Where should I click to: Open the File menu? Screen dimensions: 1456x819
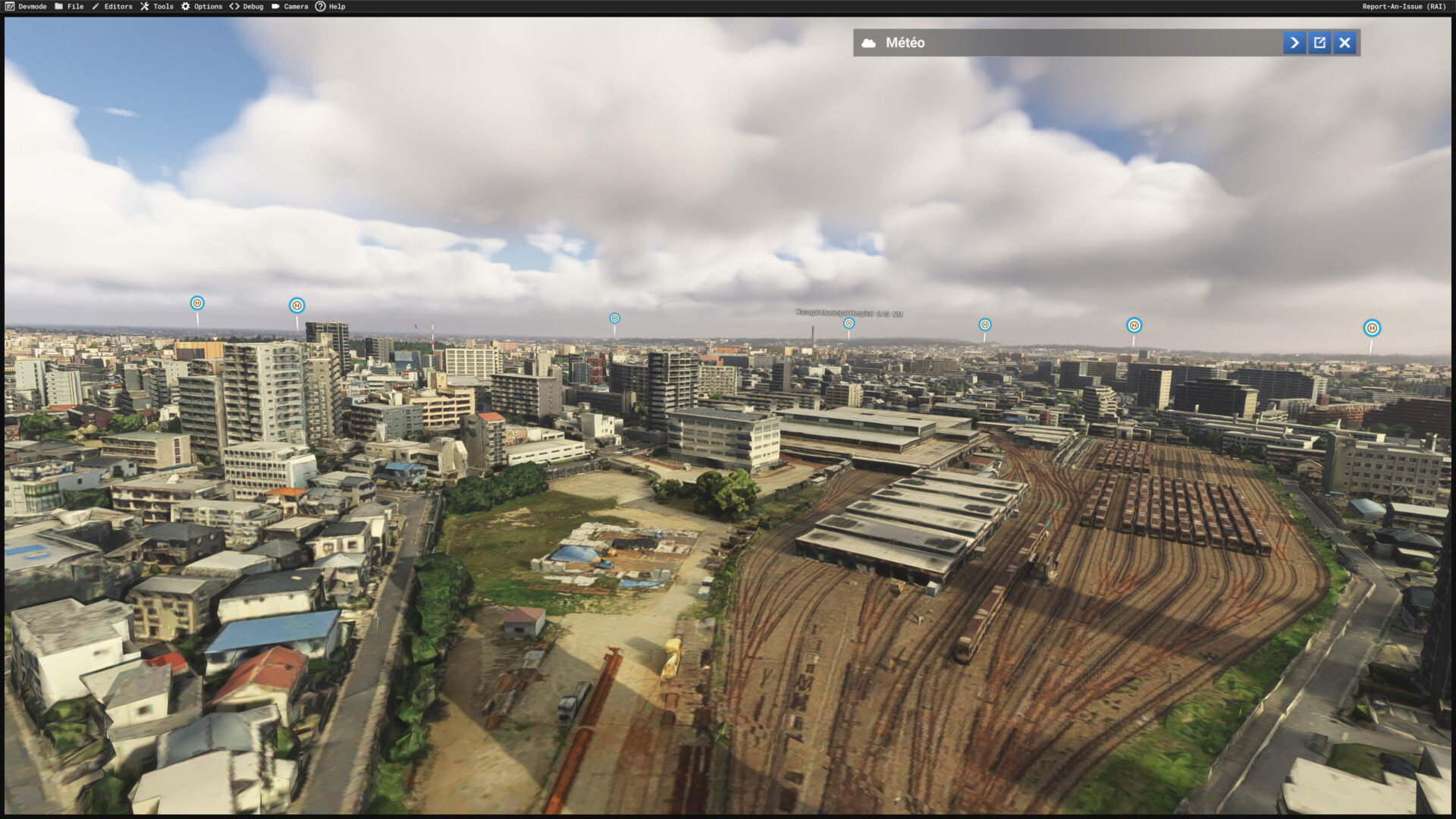pyautogui.click(x=69, y=6)
